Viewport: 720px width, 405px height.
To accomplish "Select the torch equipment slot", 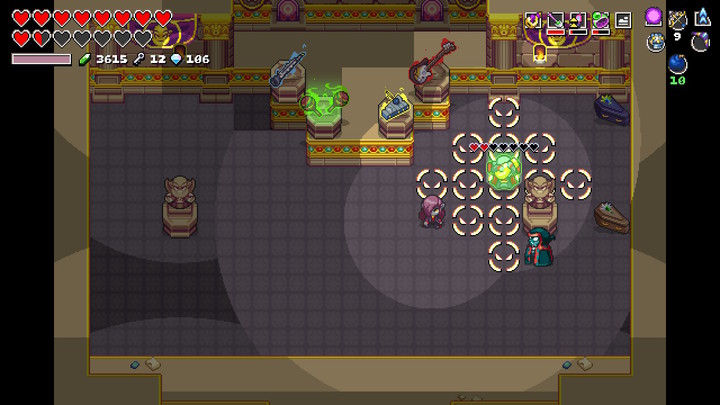I will [578, 19].
